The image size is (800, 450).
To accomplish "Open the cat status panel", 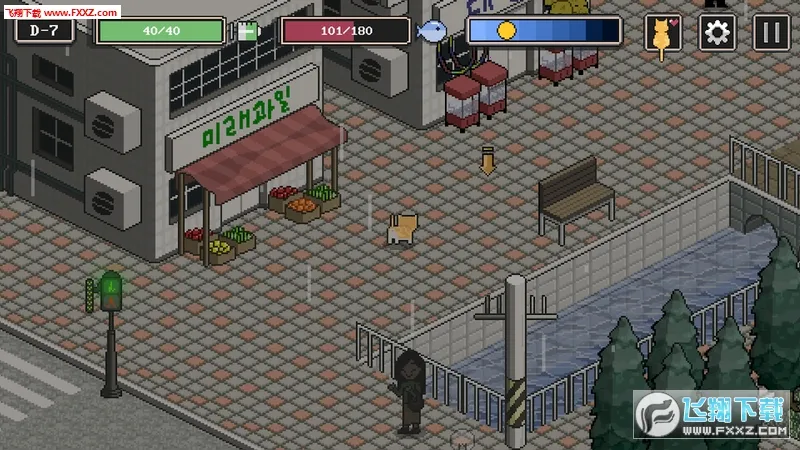I will coord(662,33).
